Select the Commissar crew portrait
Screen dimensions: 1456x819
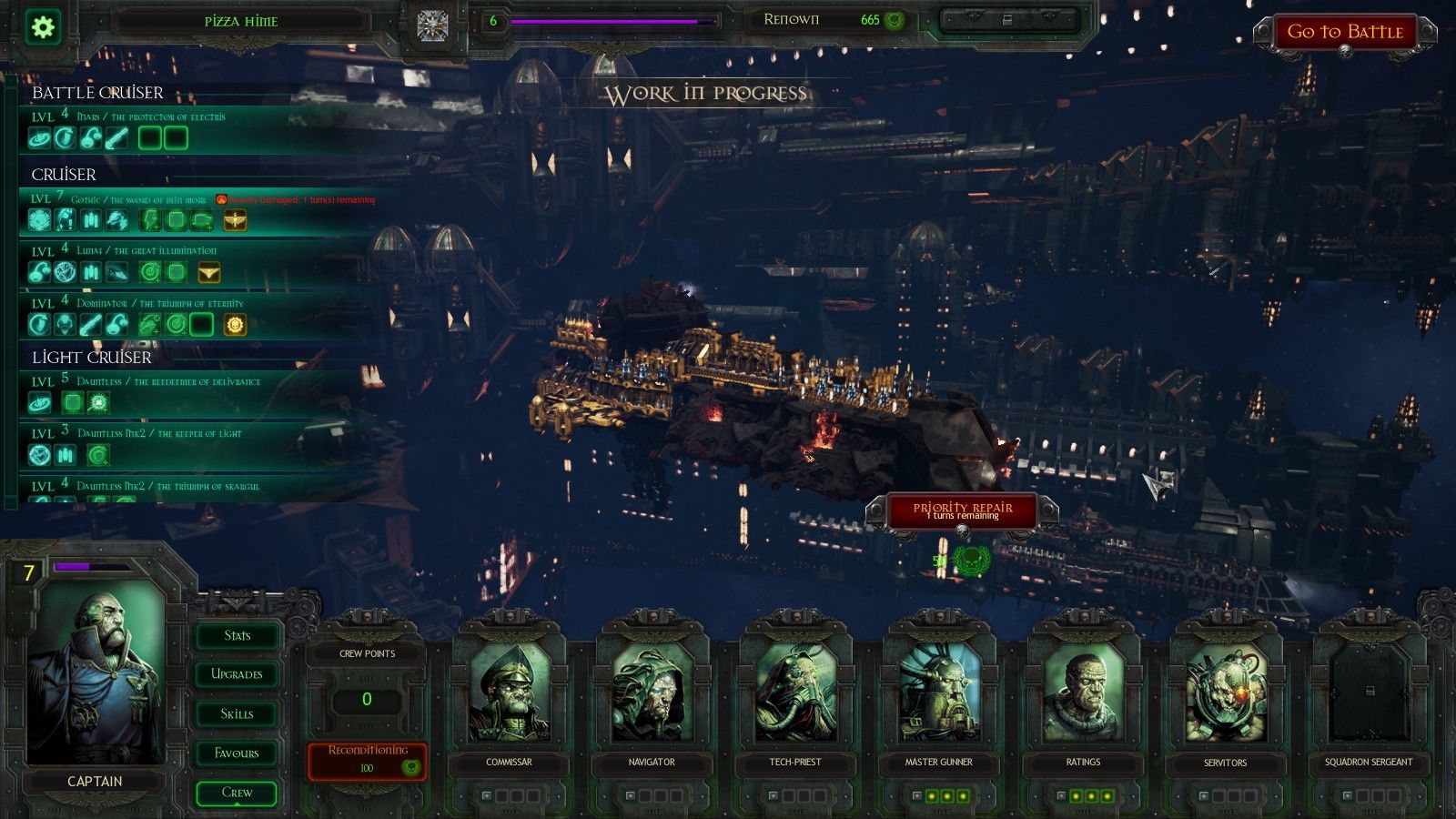pos(509,693)
